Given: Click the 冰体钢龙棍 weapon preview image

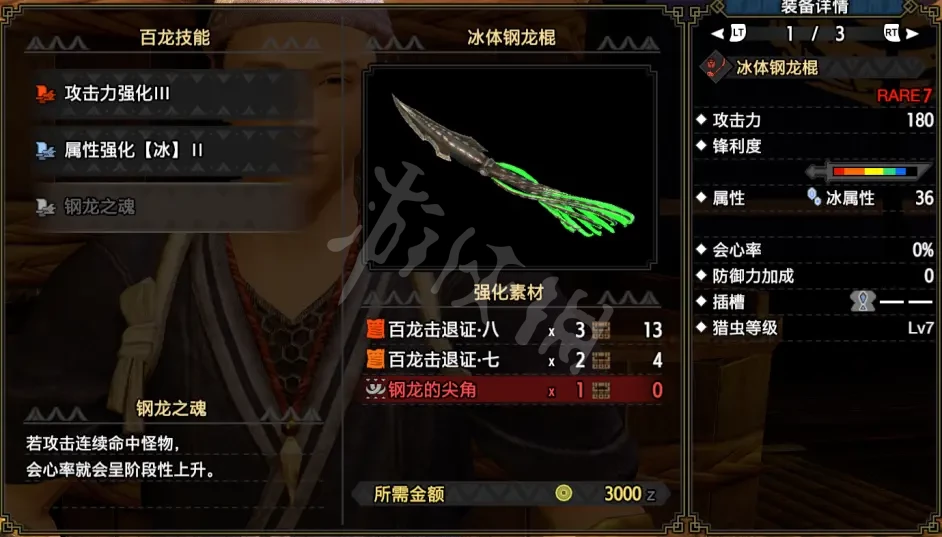Looking at the screenshot, I should pos(510,172).
